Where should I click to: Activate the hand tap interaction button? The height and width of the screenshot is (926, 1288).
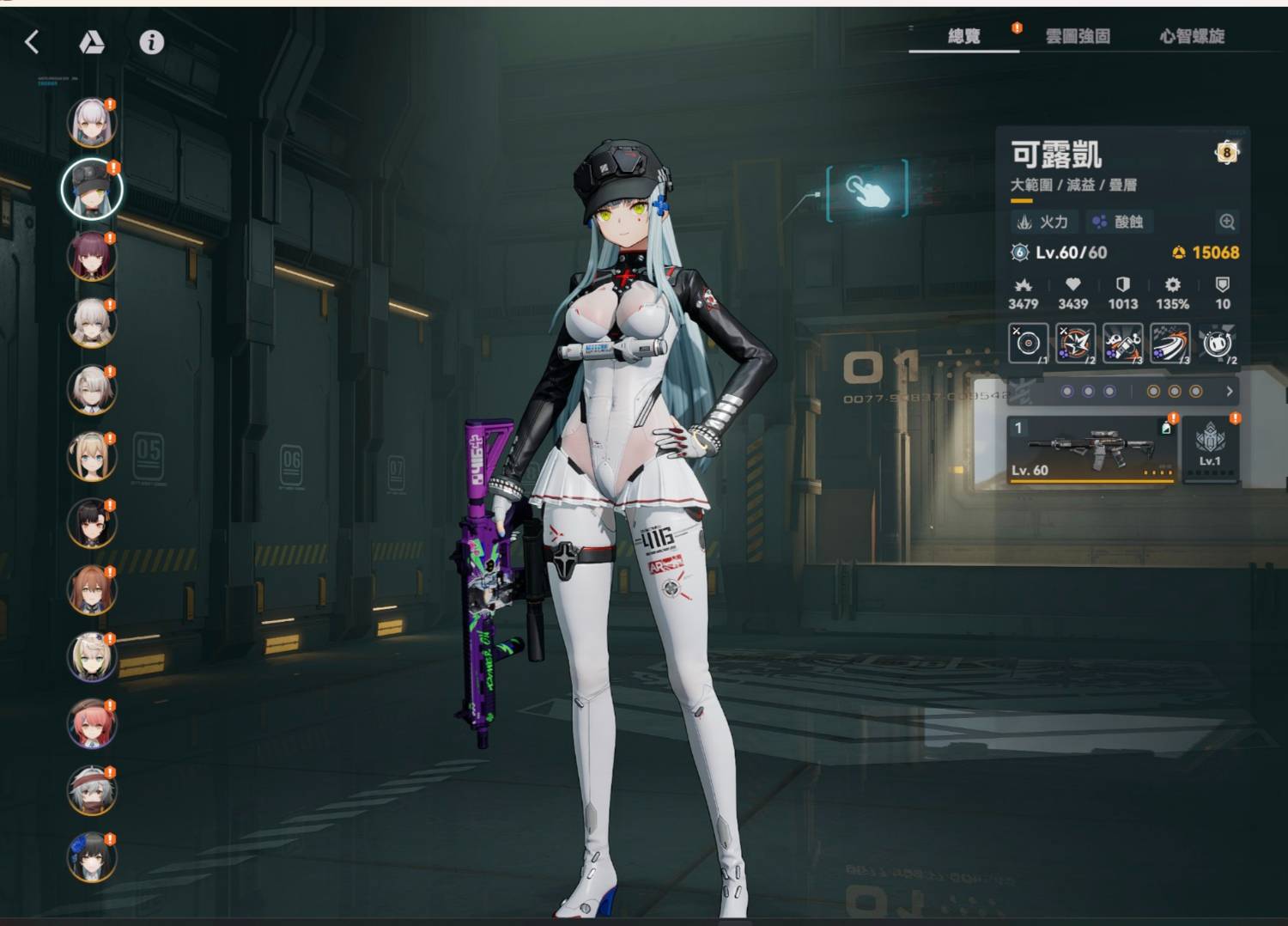click(x=866, y=190)
